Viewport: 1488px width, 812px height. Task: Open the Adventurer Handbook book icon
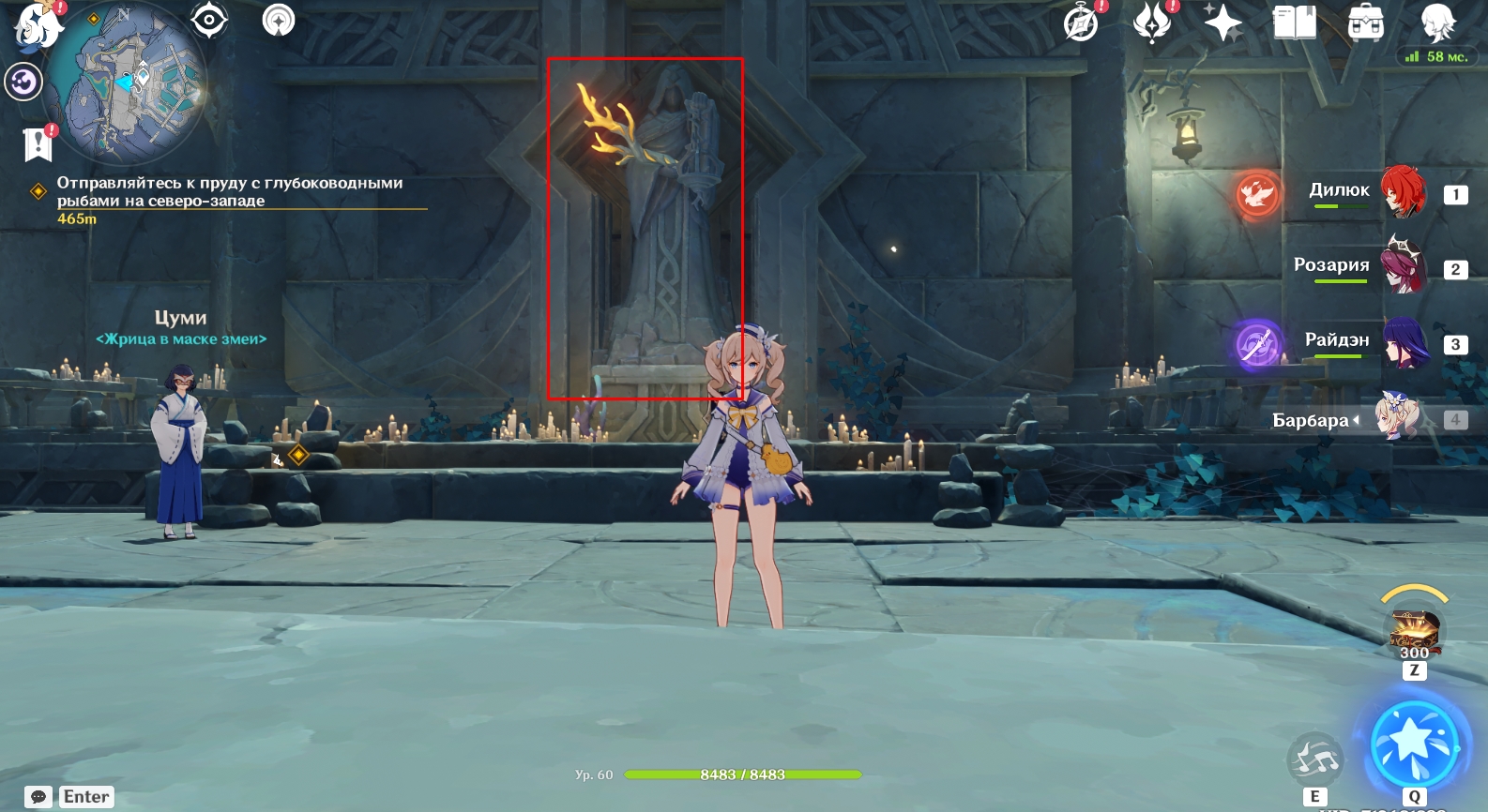pyautogui.click(x=1294, y=23)
